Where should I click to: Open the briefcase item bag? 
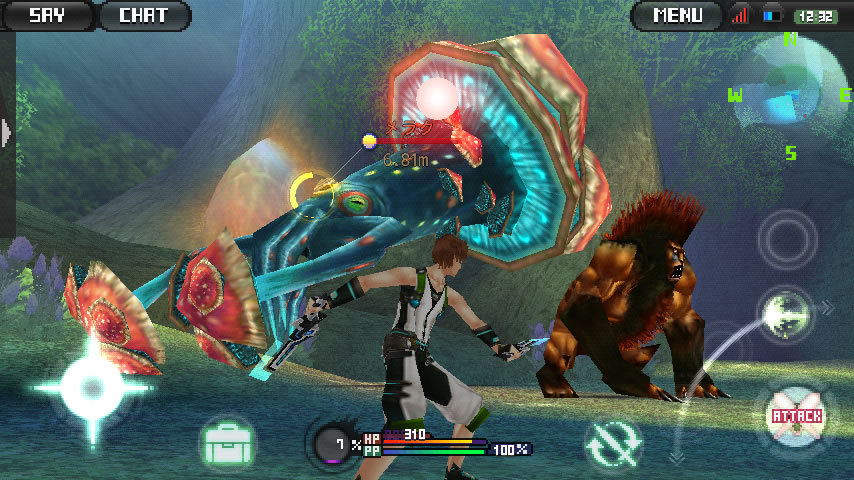point(227,441)
